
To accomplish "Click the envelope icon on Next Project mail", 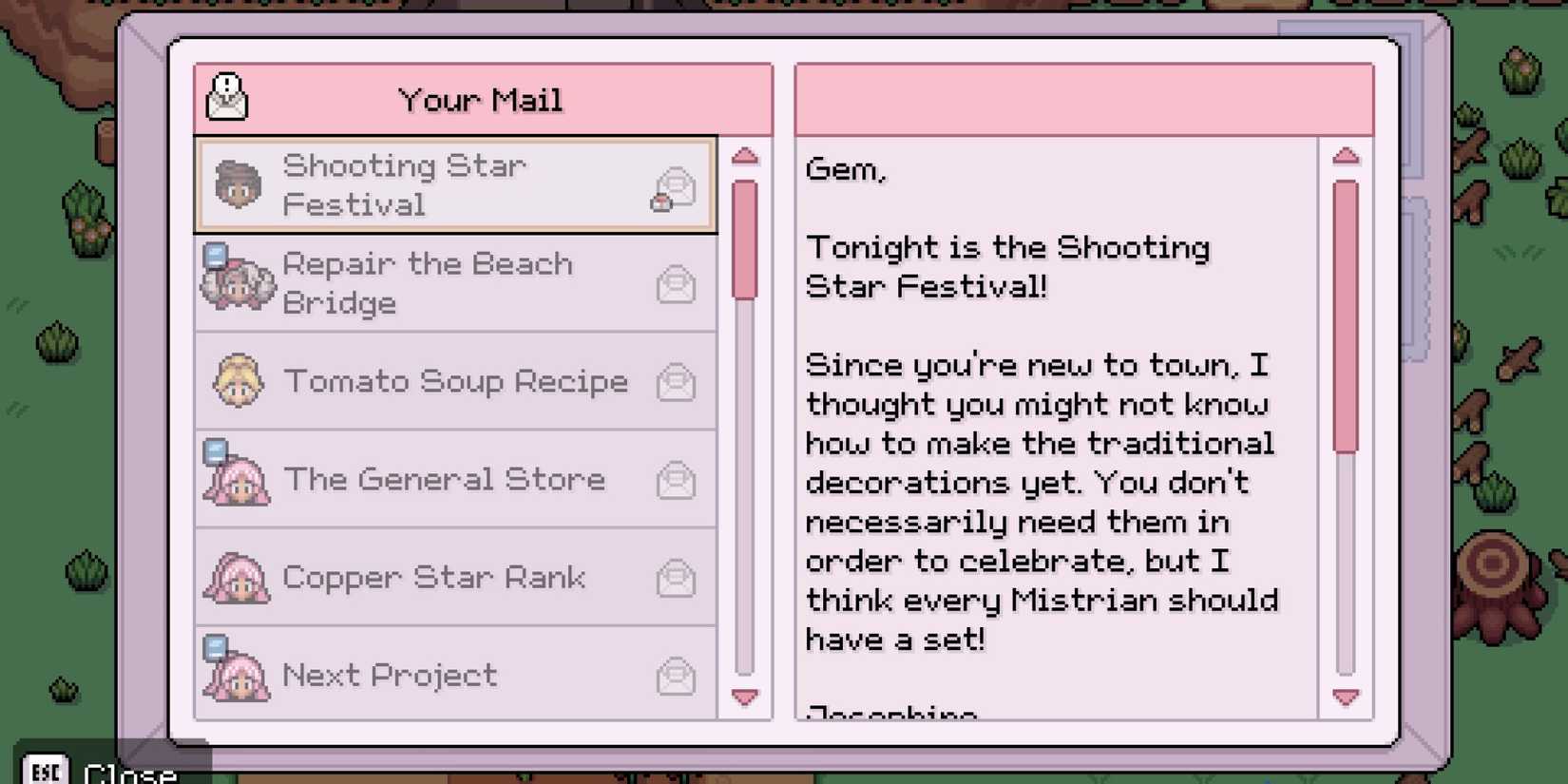I will click(x=676, y=675).
